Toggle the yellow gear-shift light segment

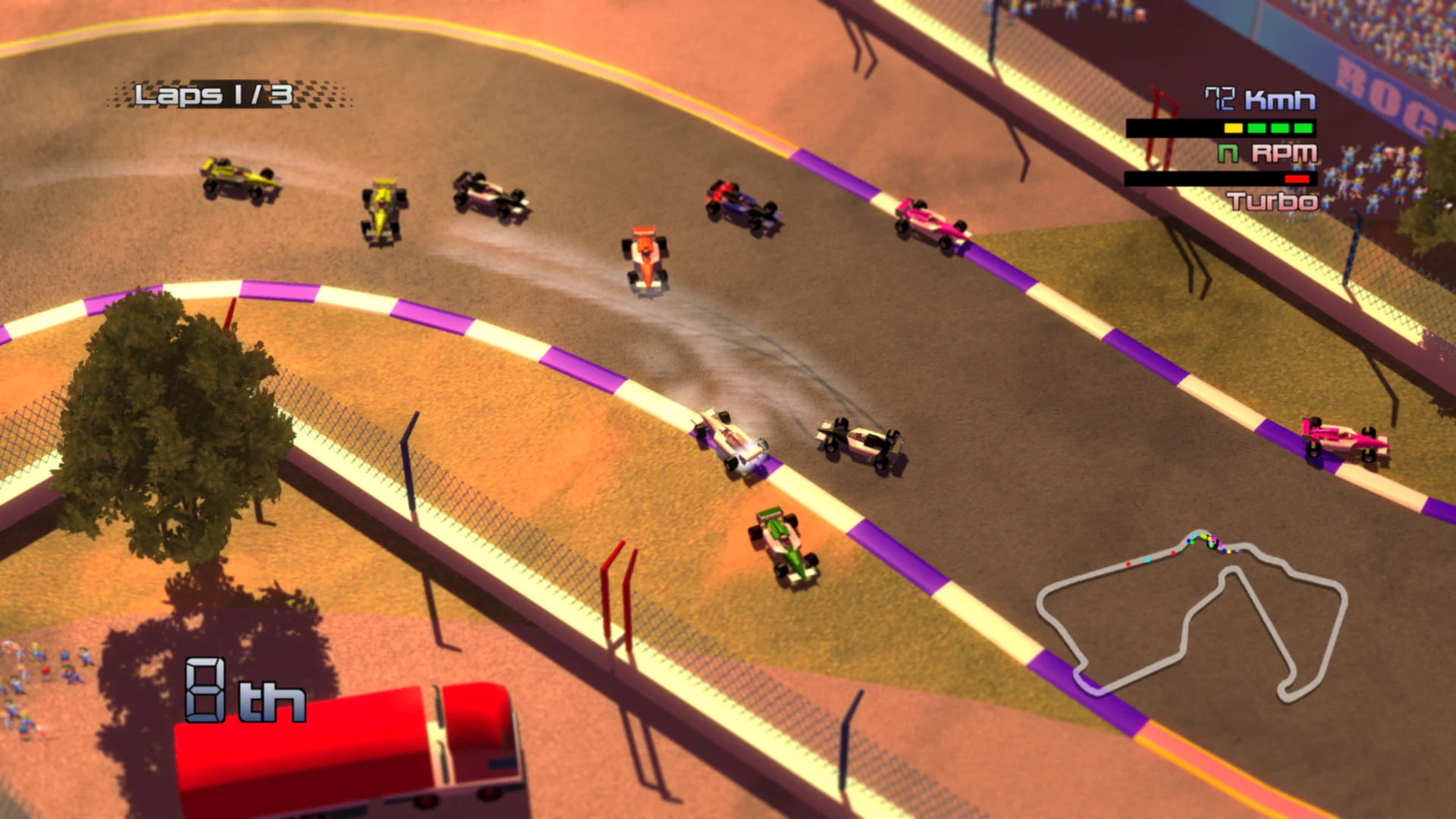click(1234, 128)
